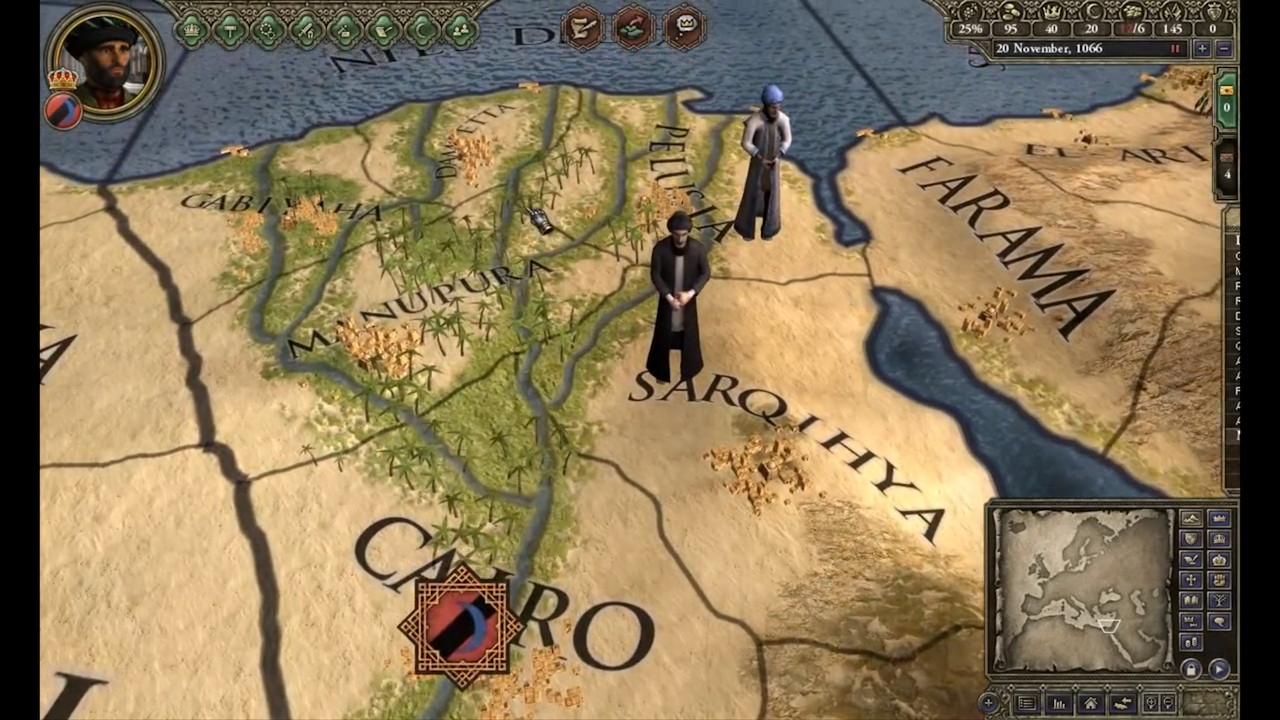Viewport: 1280px width, 720px height.
Task: Click the house icon to jump to your capital
Action: [x=1092, y=702]
